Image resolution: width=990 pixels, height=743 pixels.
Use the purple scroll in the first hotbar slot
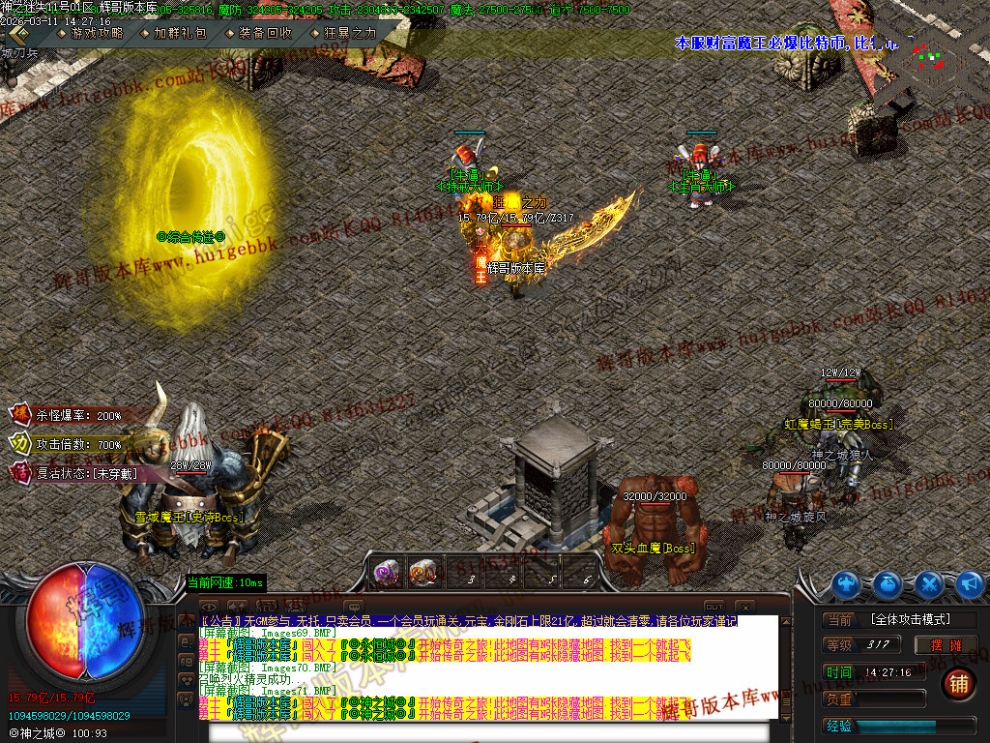(x=386, y=572)
